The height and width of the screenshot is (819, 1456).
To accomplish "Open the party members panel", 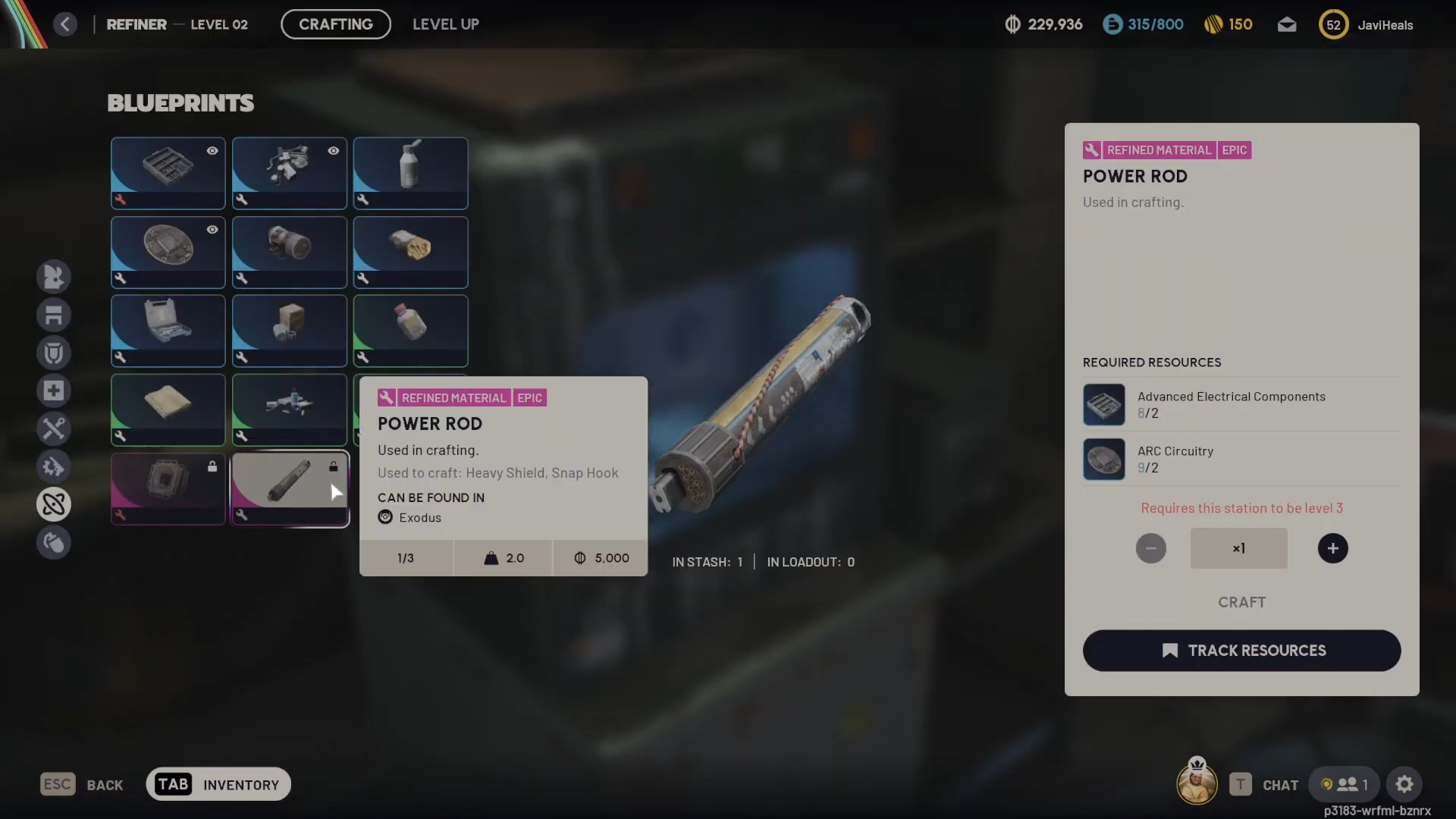I will pyautogui.click(x=1345, y=784).
